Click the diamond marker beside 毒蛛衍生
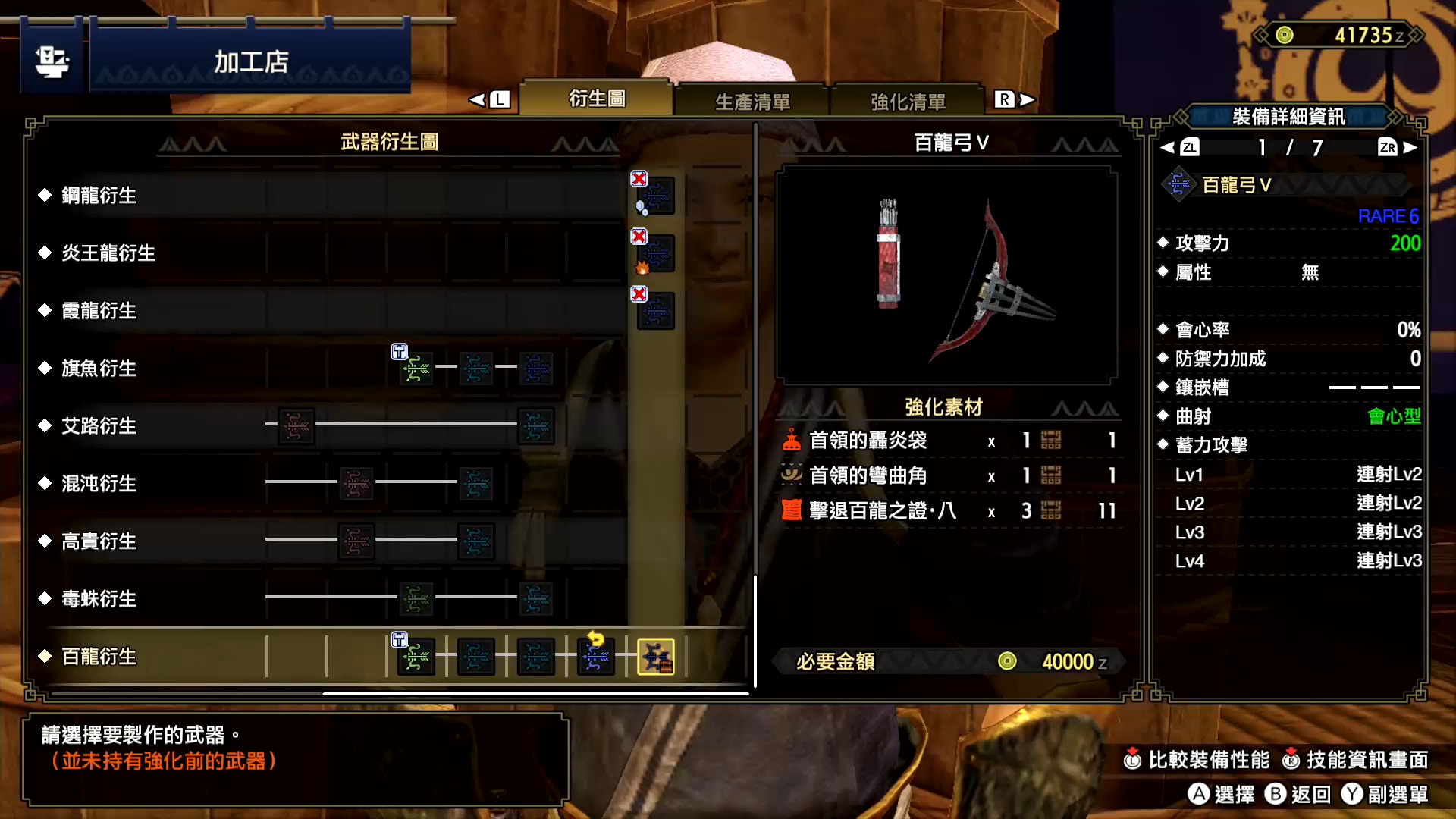The width and height of the screenshot is (1456, 819). click(43, 599)
